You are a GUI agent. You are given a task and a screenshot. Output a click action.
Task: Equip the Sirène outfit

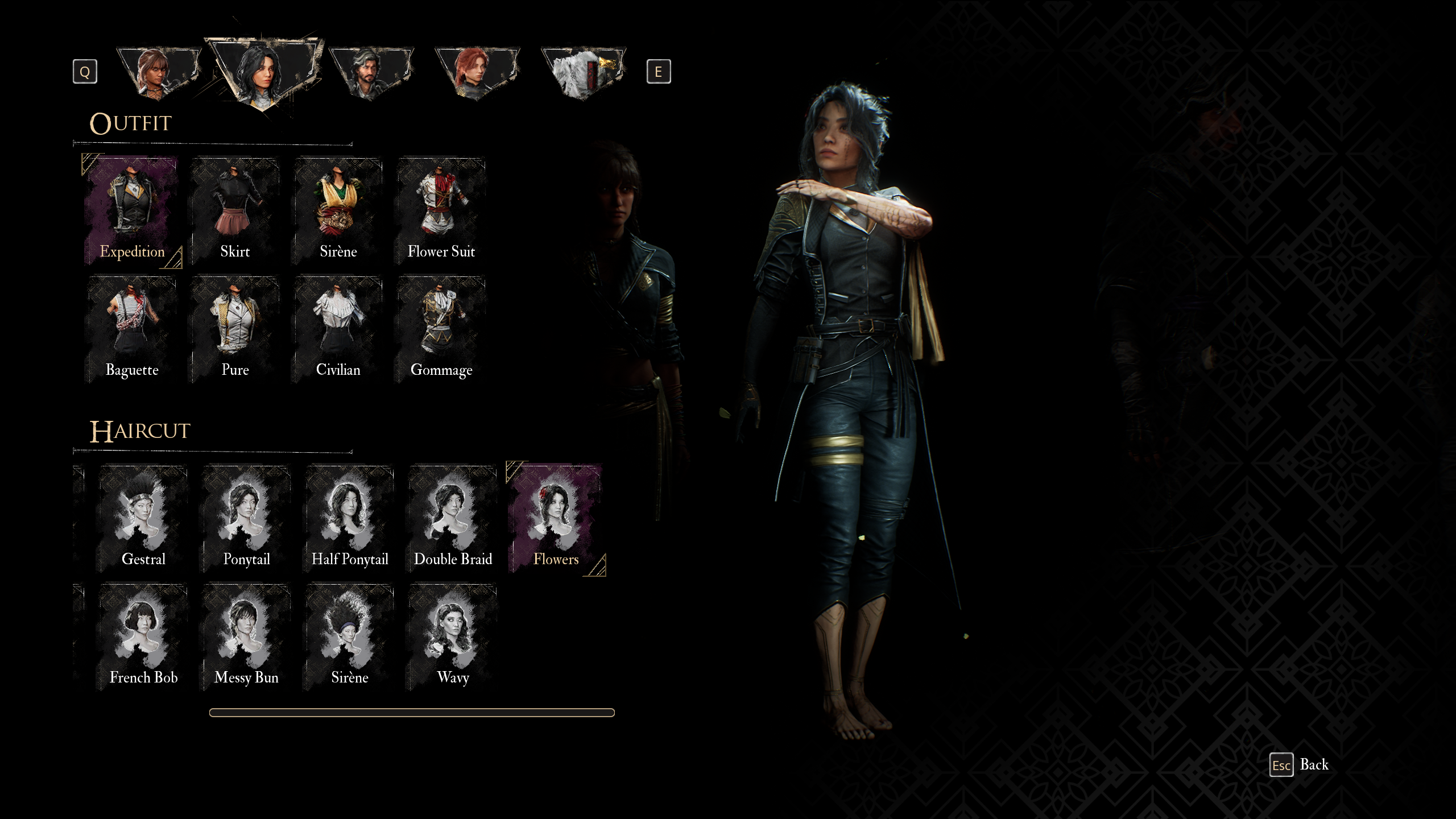click(338, 210)
